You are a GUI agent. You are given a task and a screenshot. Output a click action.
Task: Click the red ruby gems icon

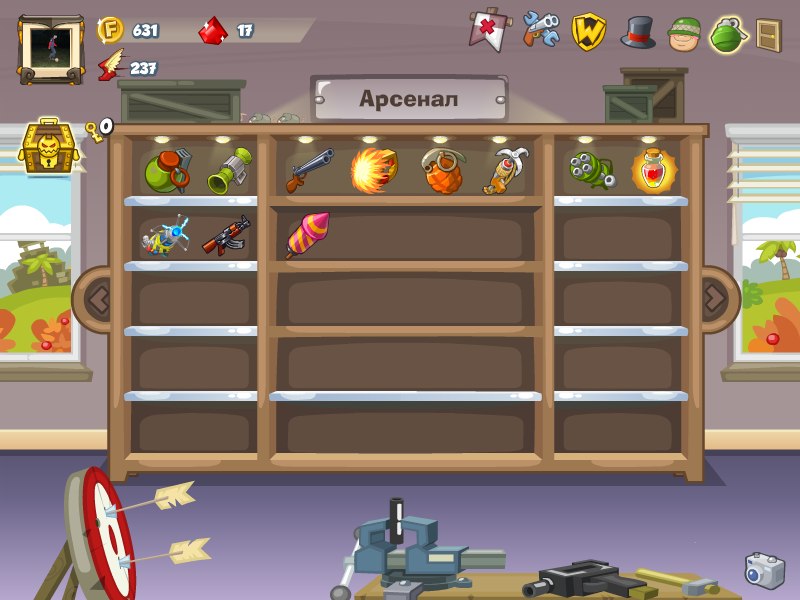point(213,31)
